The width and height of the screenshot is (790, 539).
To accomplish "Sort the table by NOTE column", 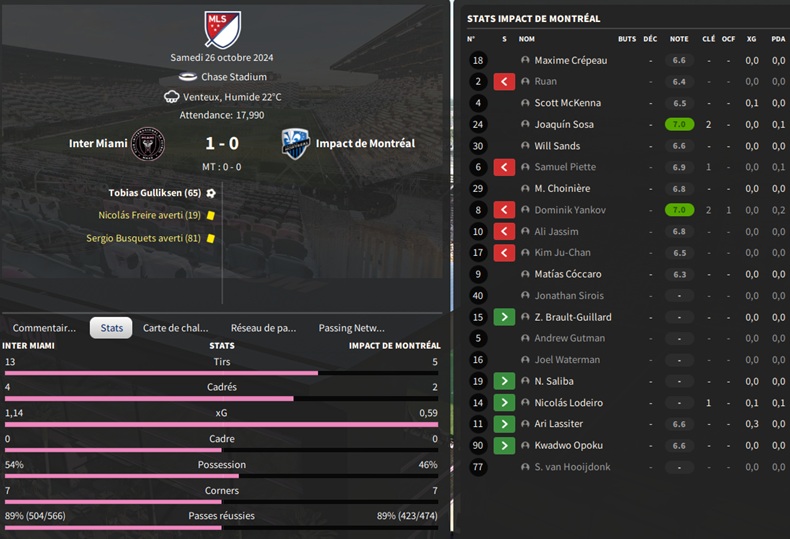I will [x=679, y=39].
